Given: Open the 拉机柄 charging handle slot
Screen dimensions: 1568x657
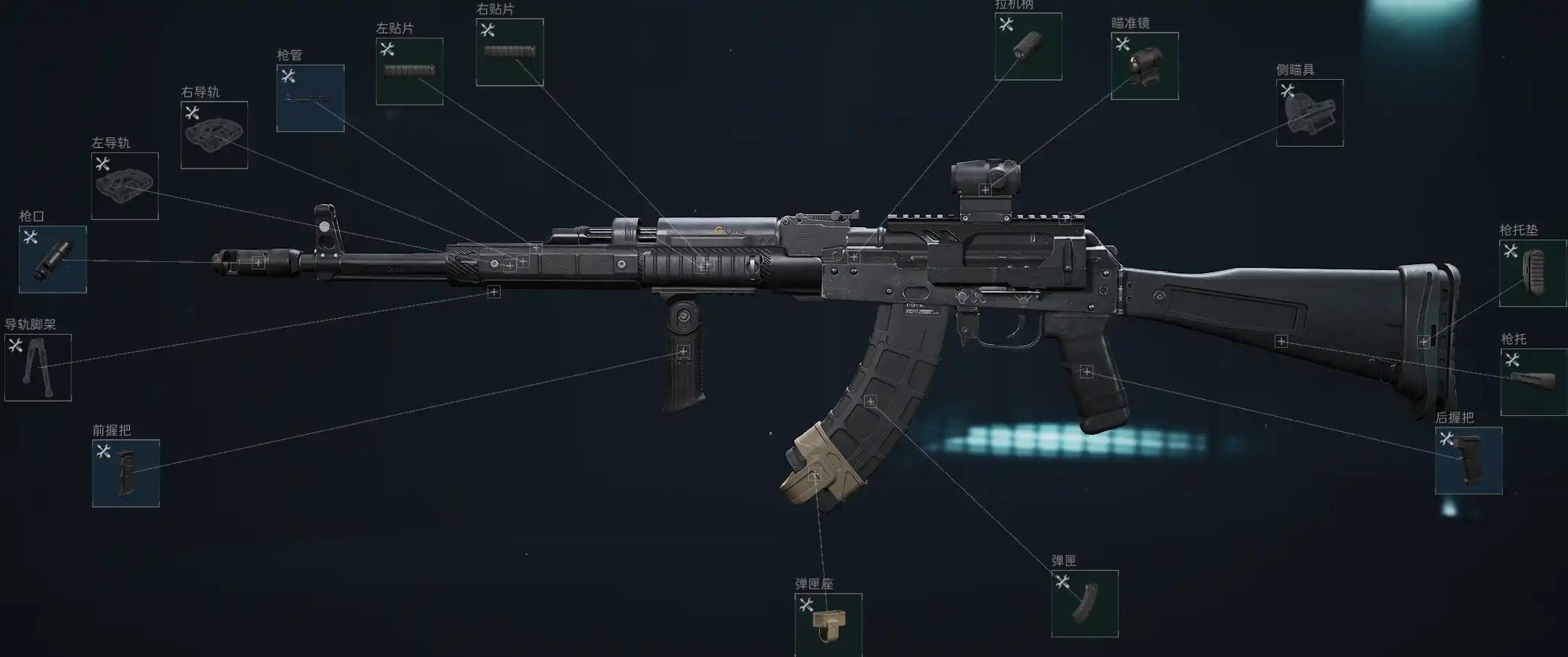Looking at the screenshot, I should [1028, 46].
